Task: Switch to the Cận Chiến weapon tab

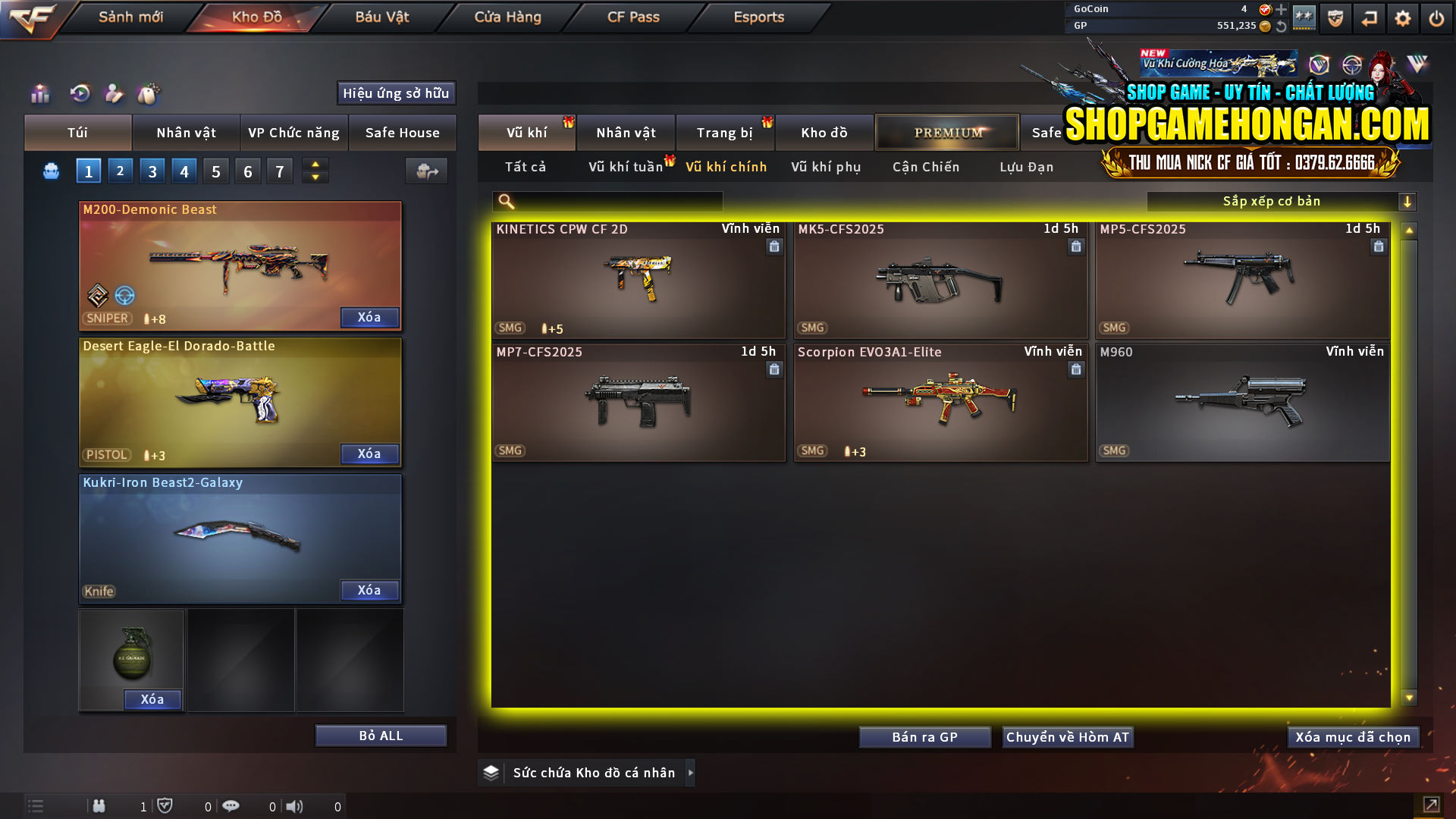Action: click(925, 167)
